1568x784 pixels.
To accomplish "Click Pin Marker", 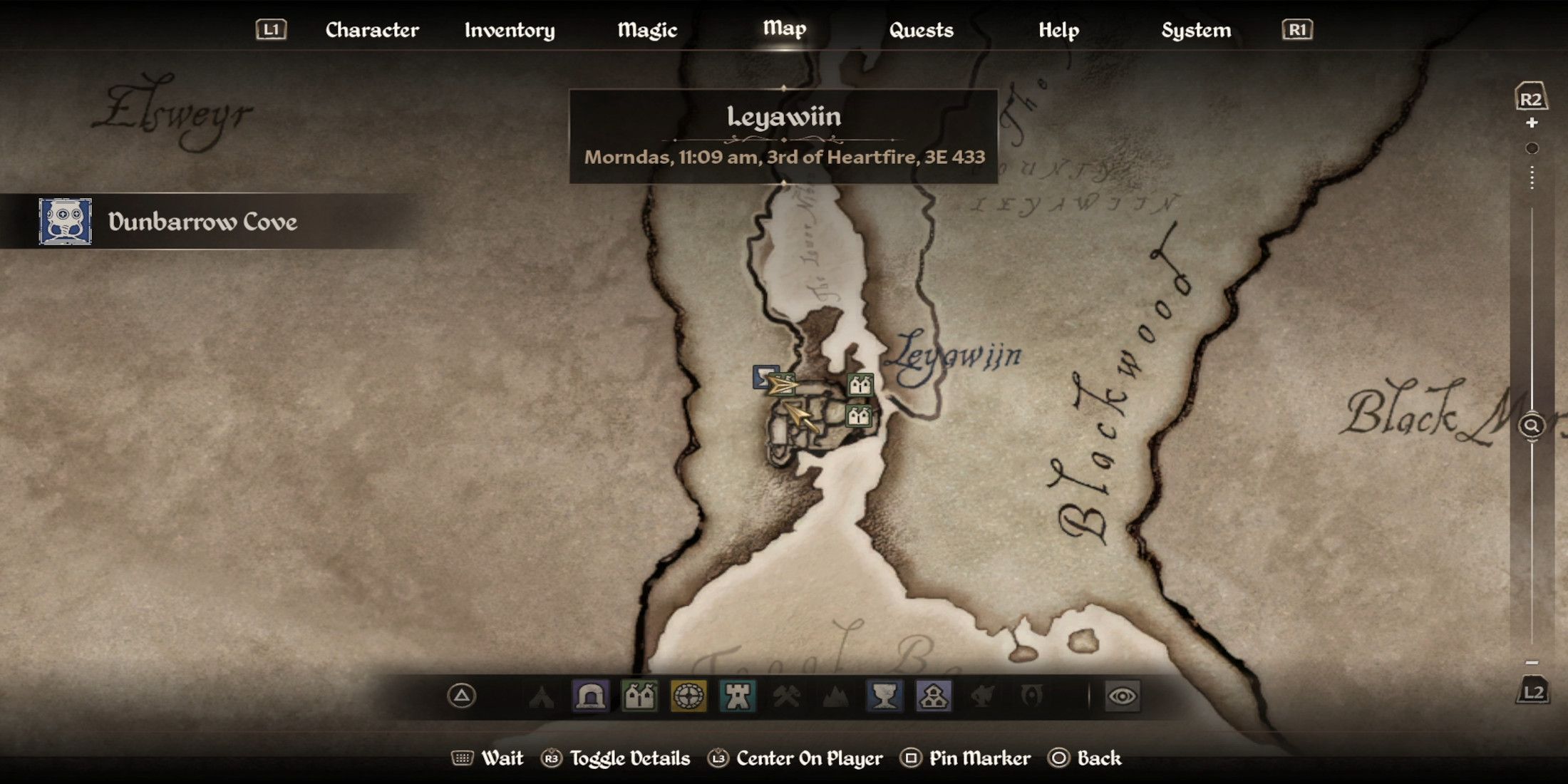I will tap(980, 758).
